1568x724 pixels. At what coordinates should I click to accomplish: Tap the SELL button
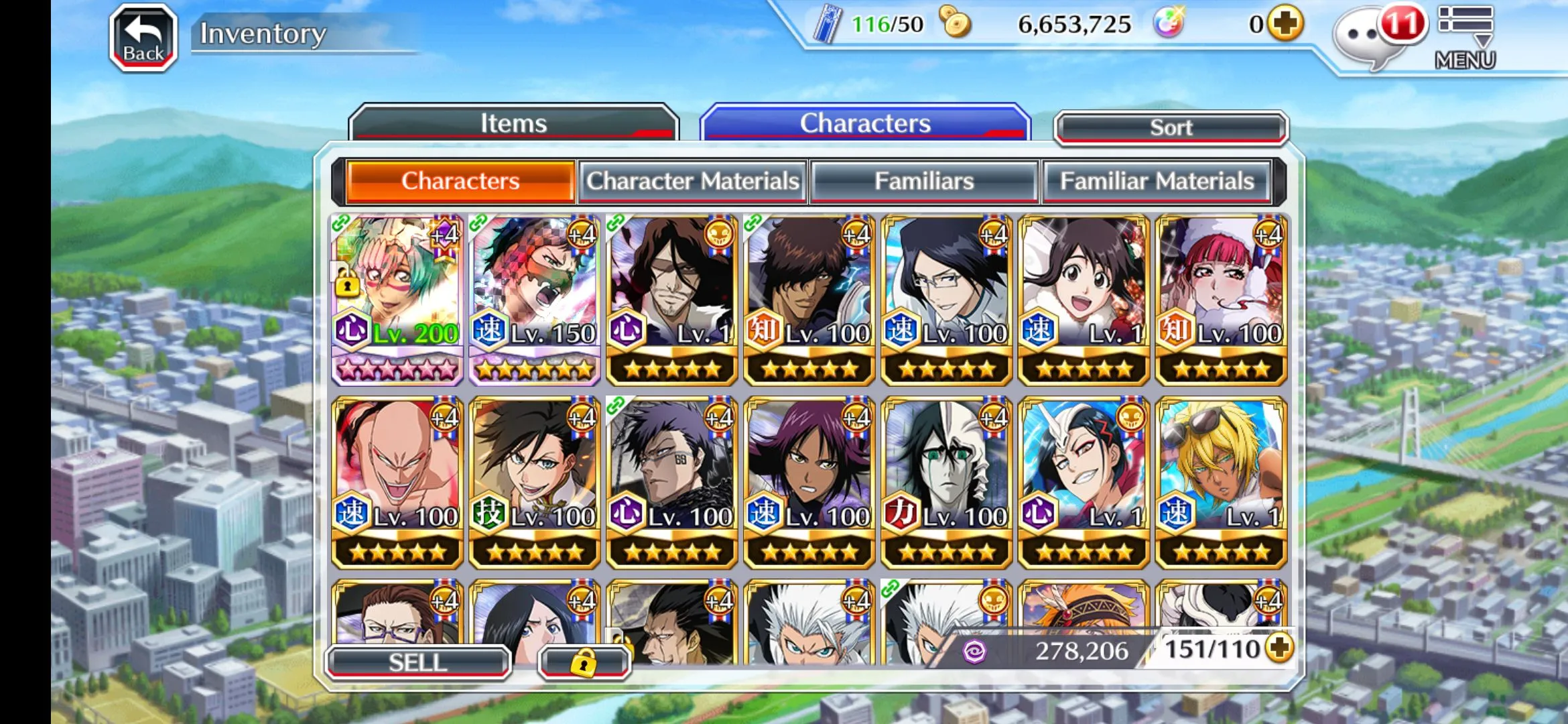coord(418,662)
